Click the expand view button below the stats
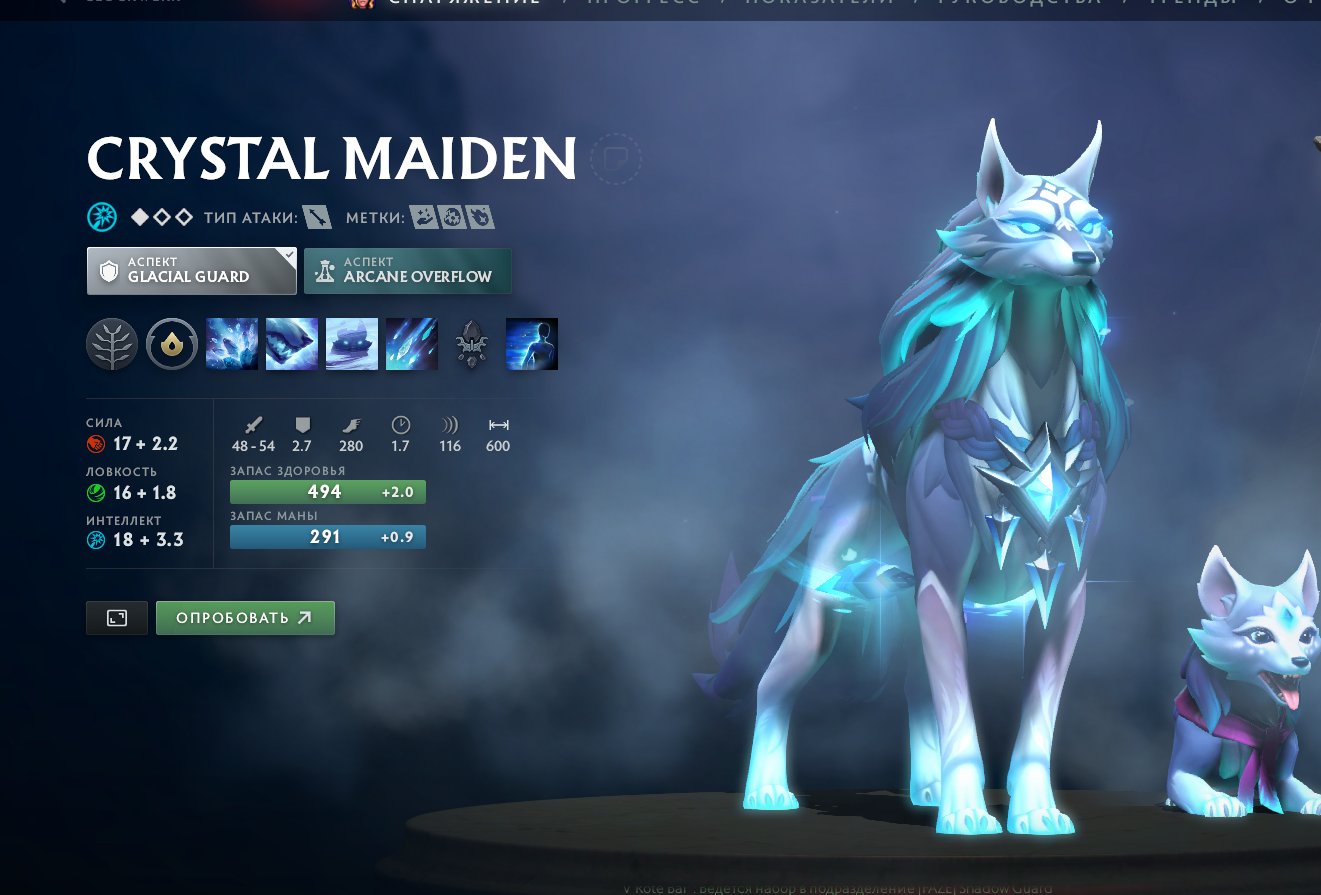The image size is (1321, 895). [x=116, y=617]
